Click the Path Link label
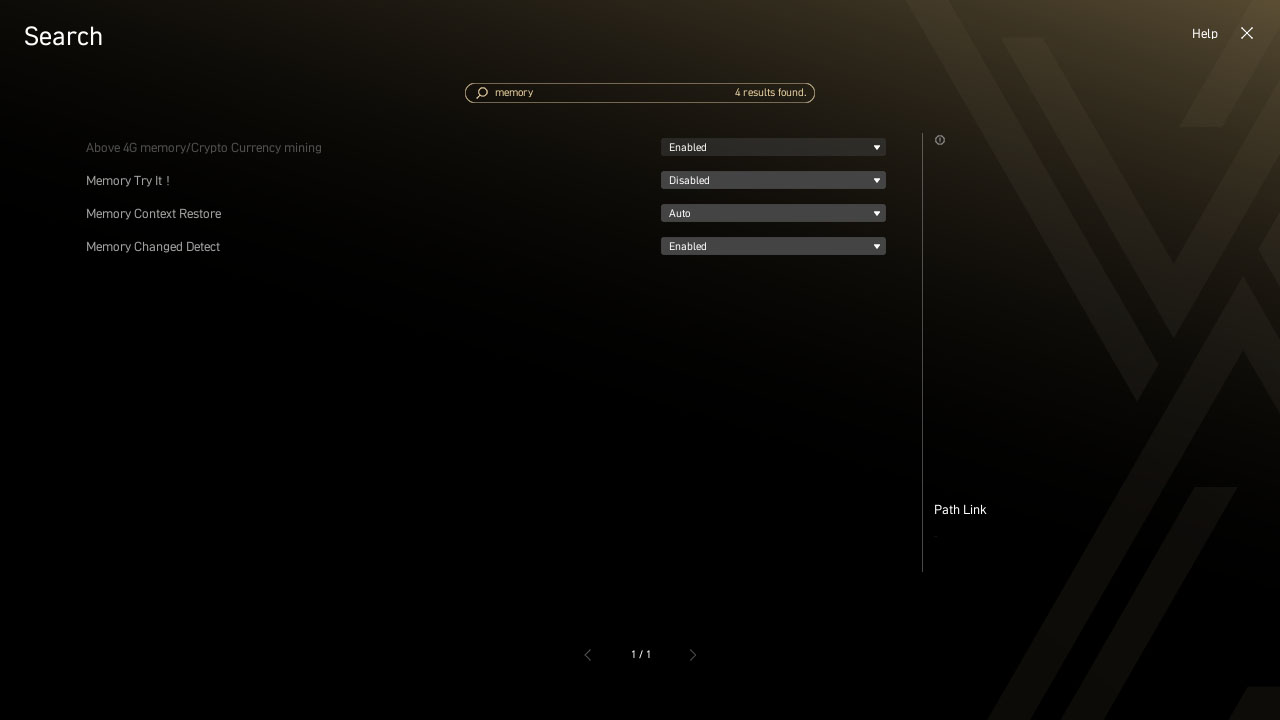This screenshot has height=720, width=1280. point(960,510)
